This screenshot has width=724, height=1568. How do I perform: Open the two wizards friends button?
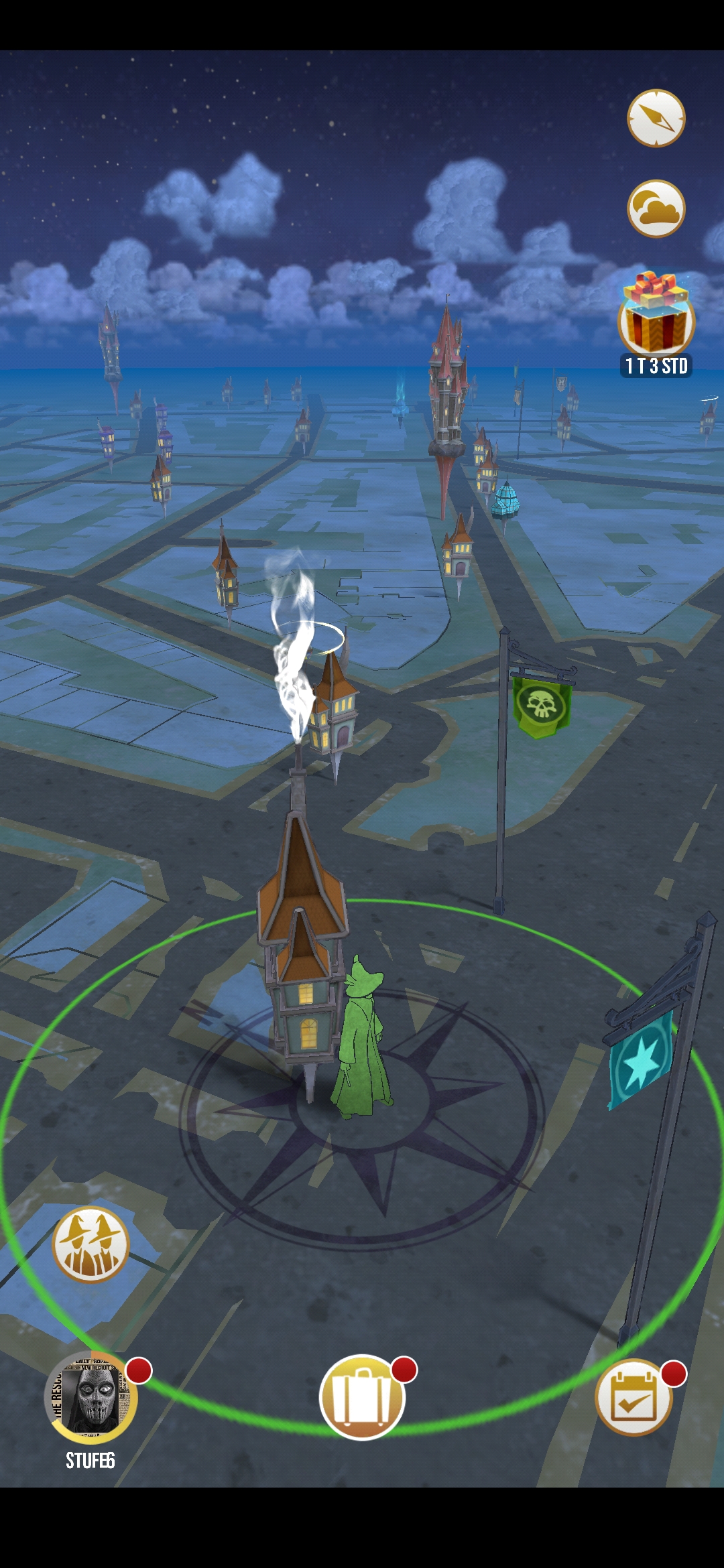tap(90, 1244)
